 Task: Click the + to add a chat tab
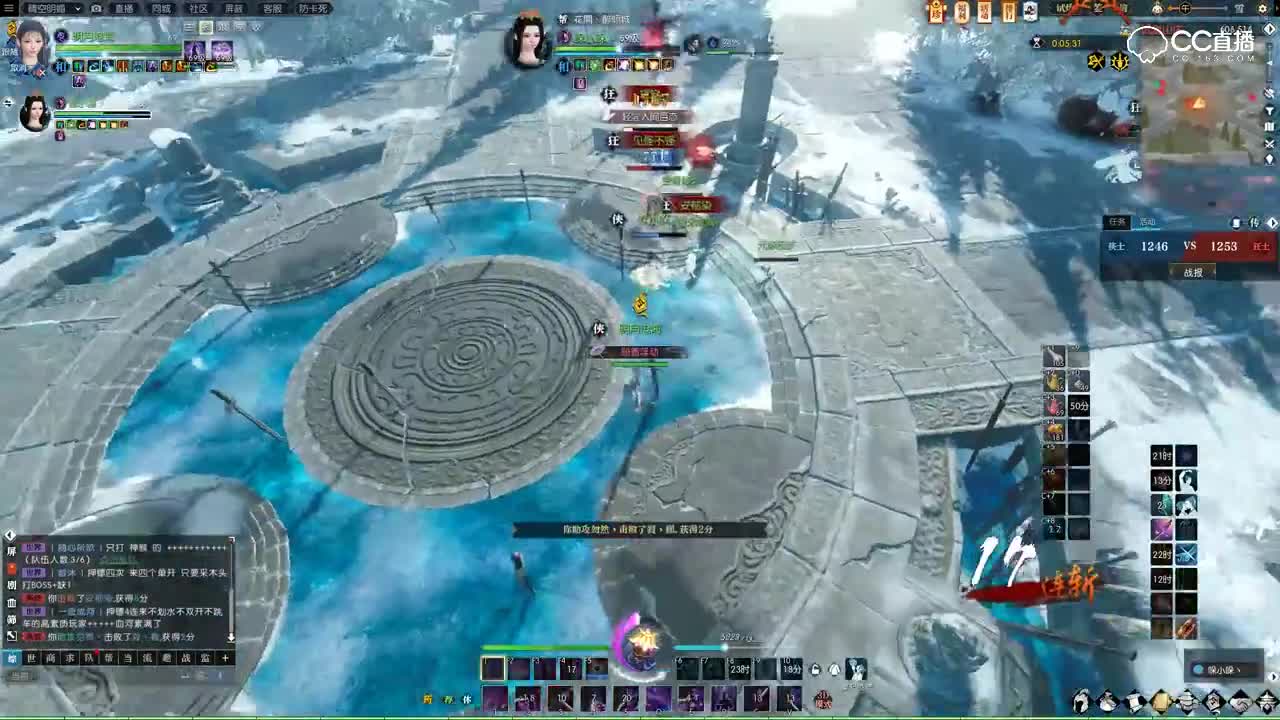tap(226, 658)
